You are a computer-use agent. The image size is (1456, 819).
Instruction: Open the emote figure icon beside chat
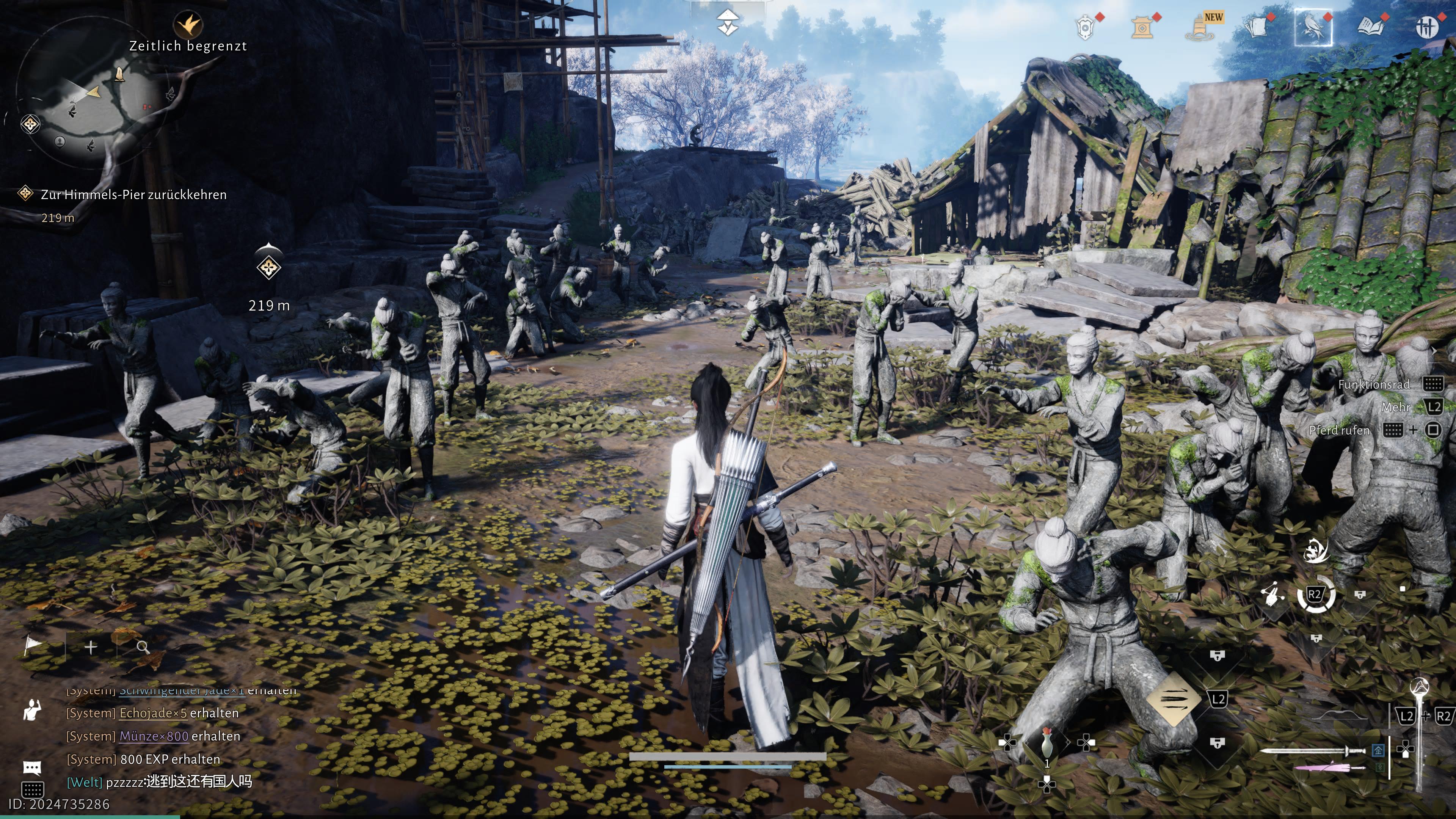coord(32,710)
